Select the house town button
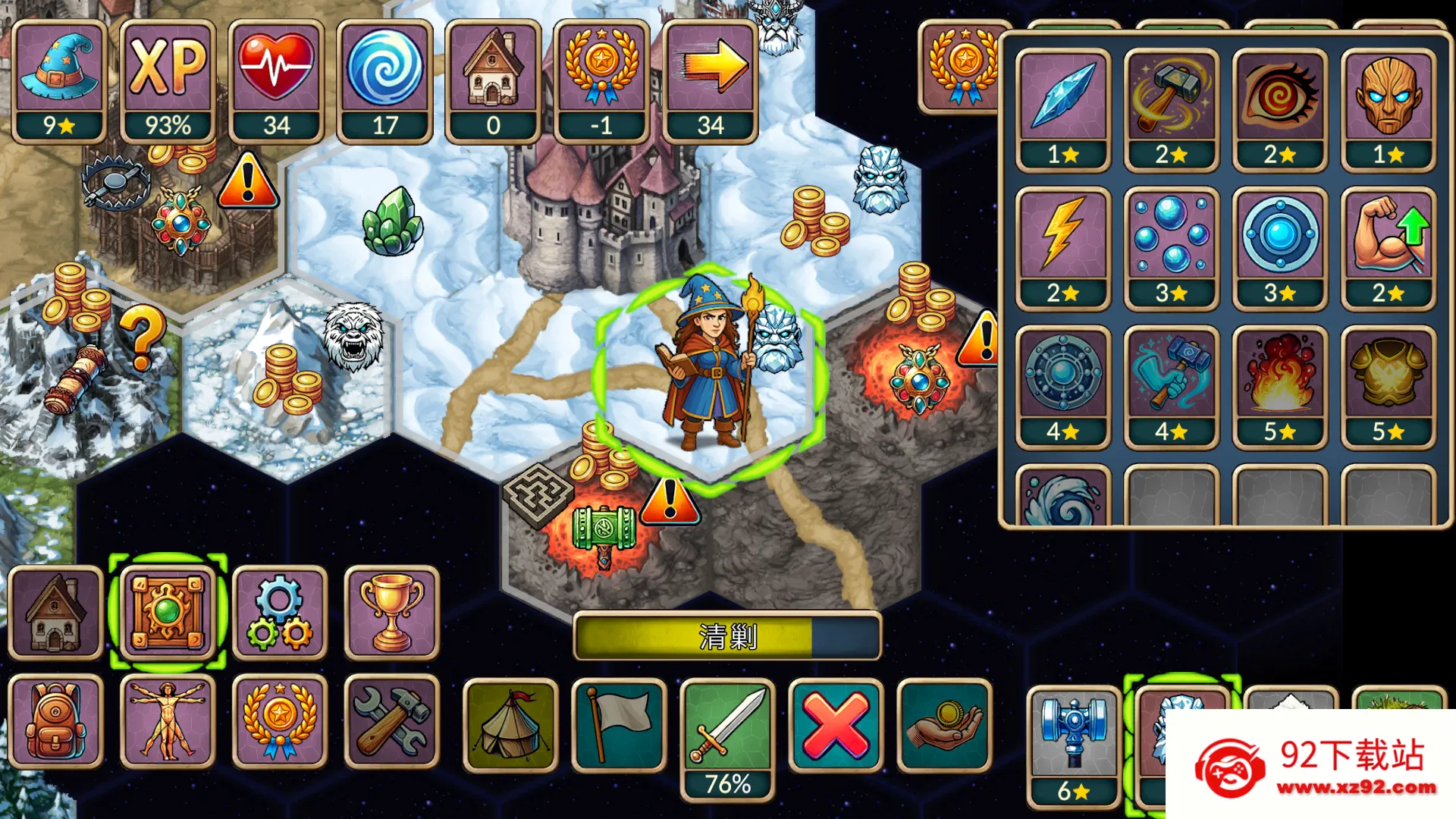The width and height of the screenshot is (1456, 819). pyautogui.click(x=55, y=612)
